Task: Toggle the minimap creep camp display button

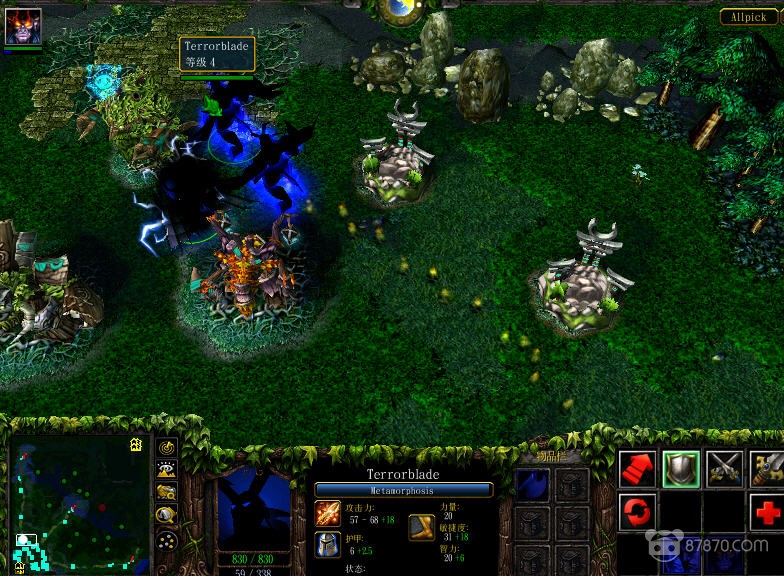Action: (x=166, y=515)
